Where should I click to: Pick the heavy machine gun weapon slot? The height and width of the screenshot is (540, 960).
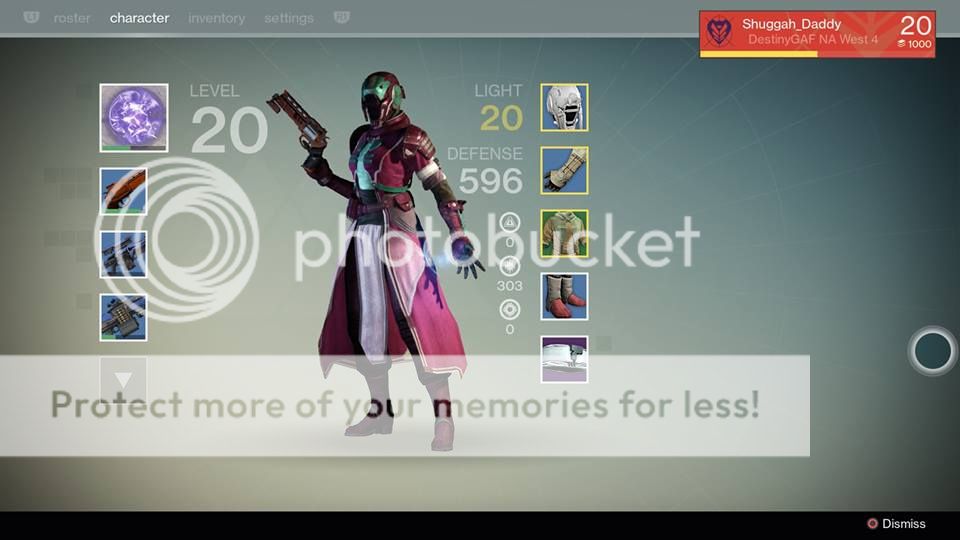click(124, 317)
